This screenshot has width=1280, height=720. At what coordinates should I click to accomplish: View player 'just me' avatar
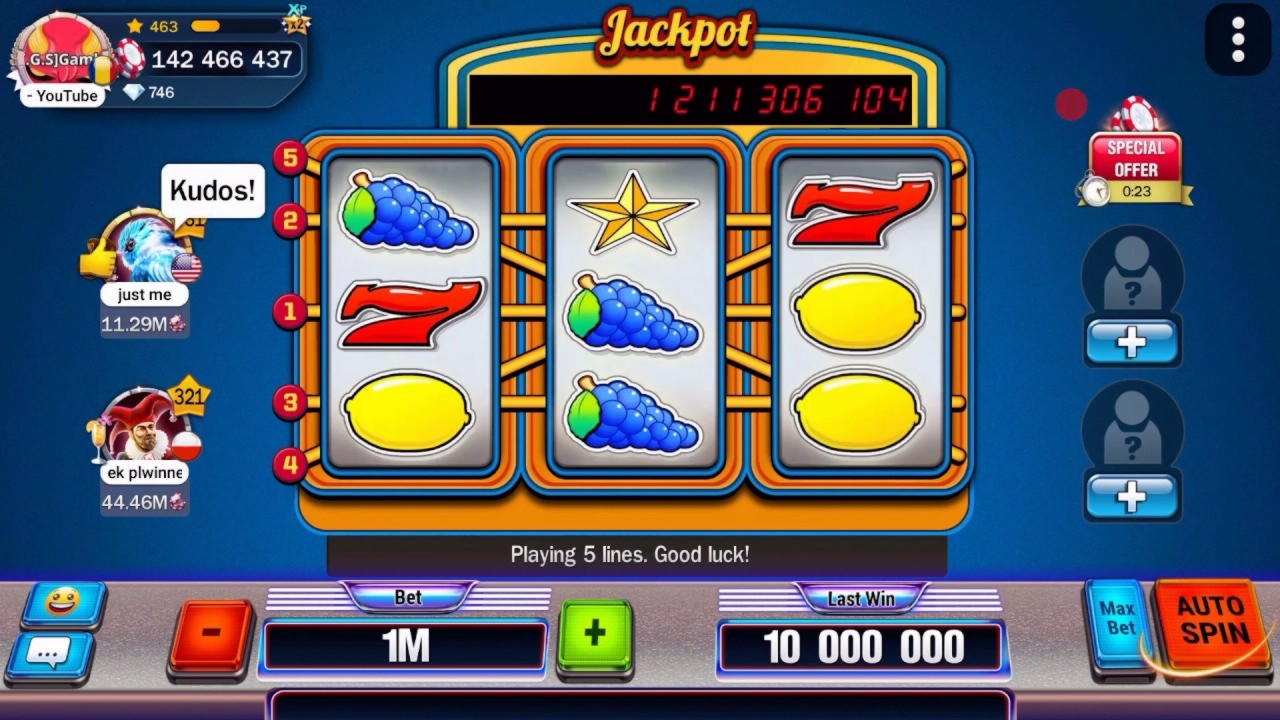coord(145,248)
